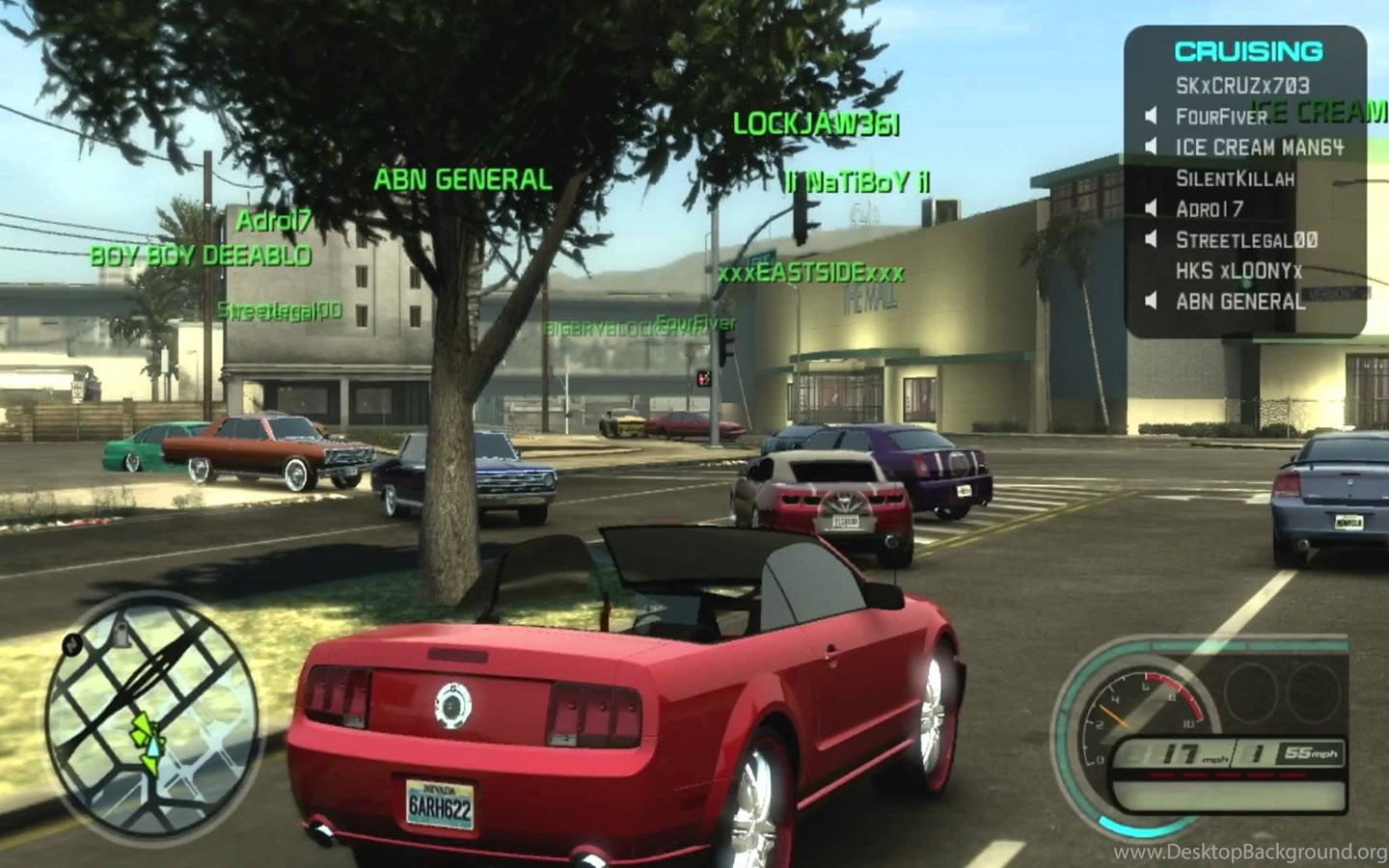Choose FourFiver in the Cruising list
1389x868 pixels.
click(1219, 117)
